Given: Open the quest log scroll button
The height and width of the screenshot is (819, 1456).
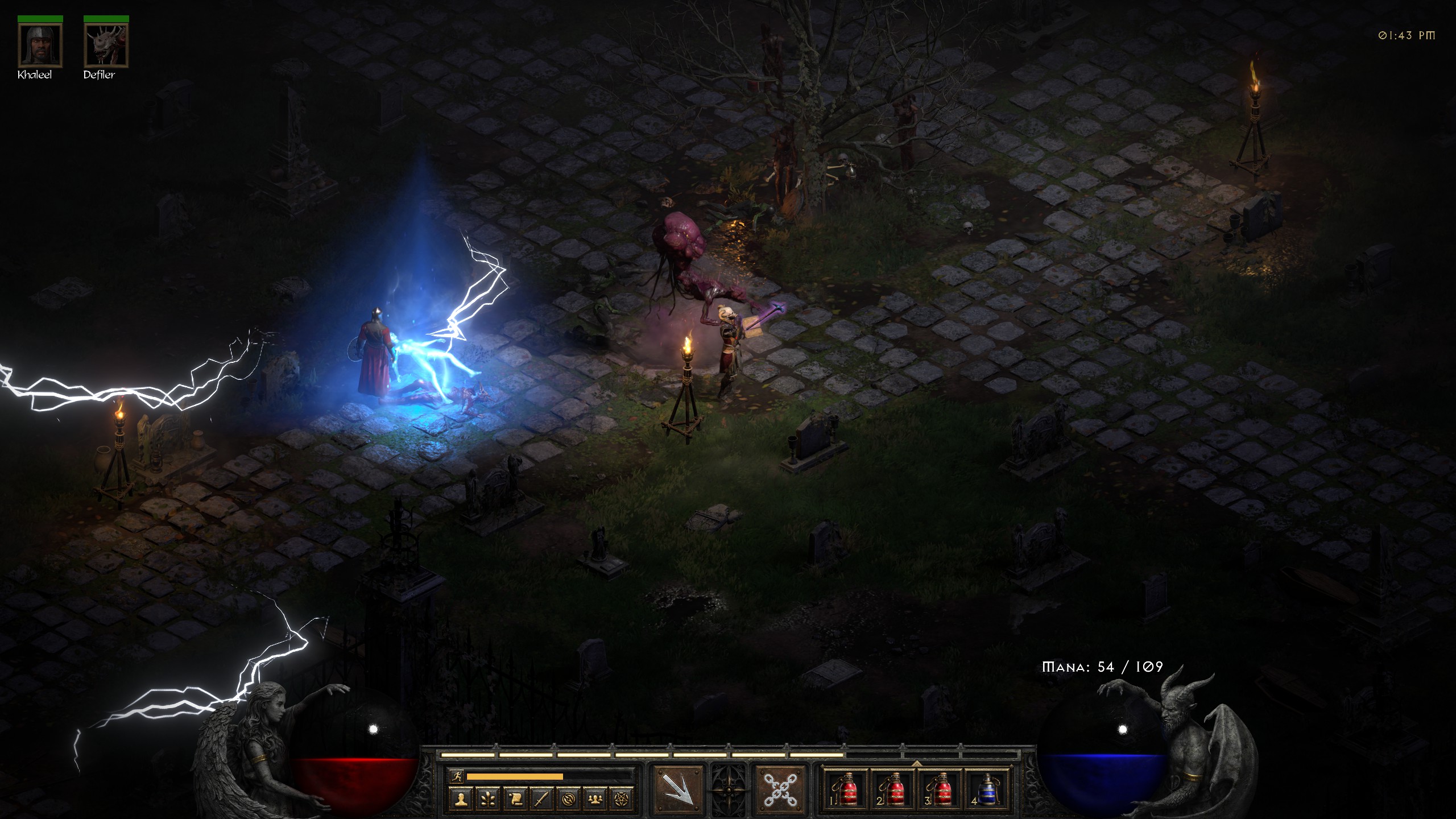Looking at the screenshot, I should click(x=515, y=799).
